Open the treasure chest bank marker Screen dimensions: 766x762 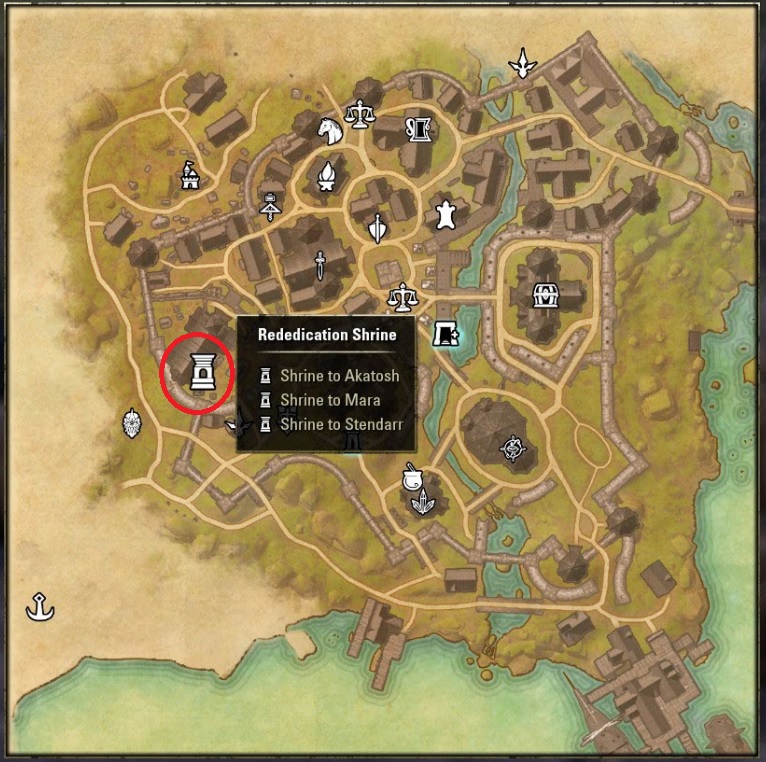(x=545, y=295)
